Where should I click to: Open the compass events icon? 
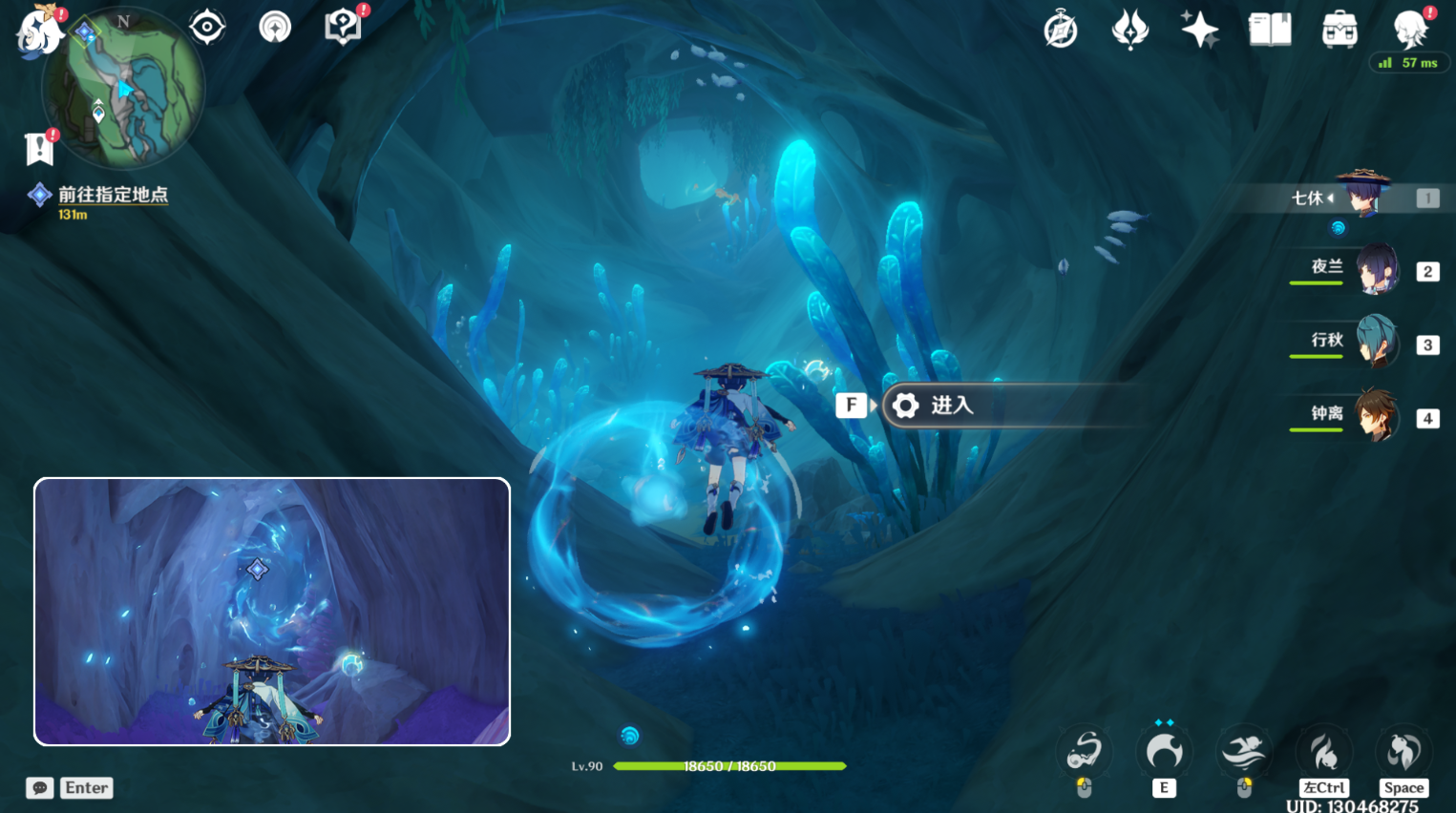coord(1061,31)
